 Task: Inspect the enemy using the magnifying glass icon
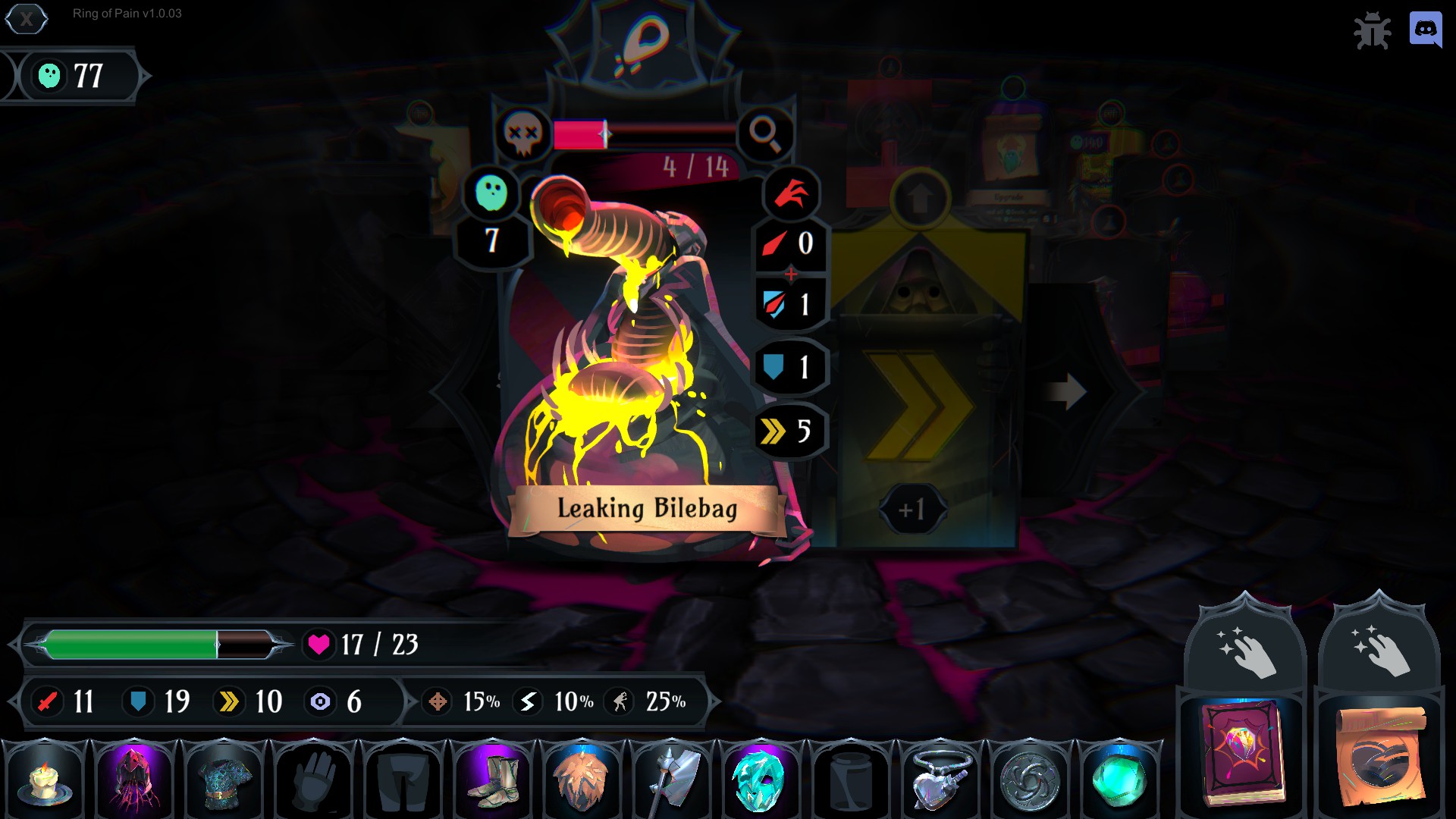click(767, 134)
